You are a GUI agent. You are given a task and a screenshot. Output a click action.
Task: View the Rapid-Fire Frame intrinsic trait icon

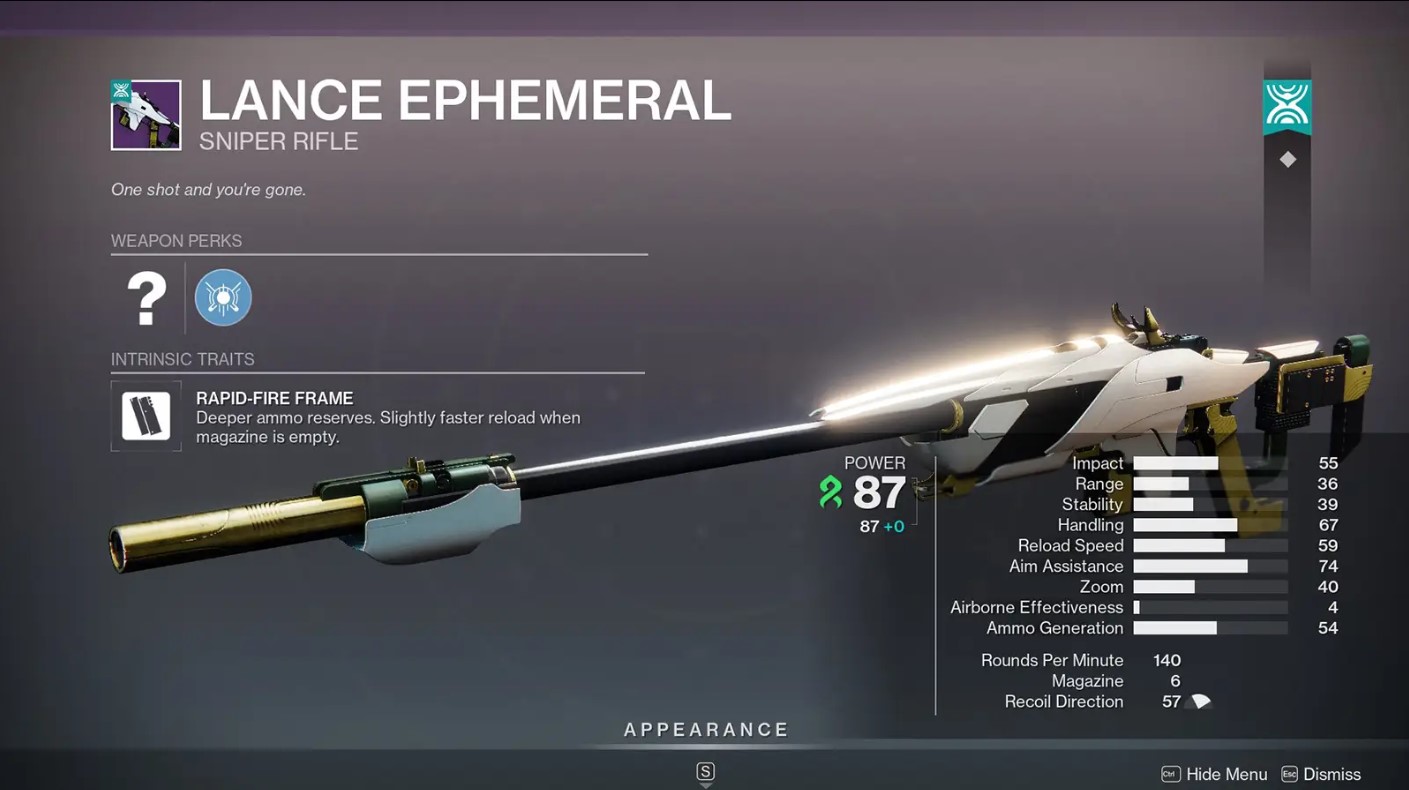[146, 416]
